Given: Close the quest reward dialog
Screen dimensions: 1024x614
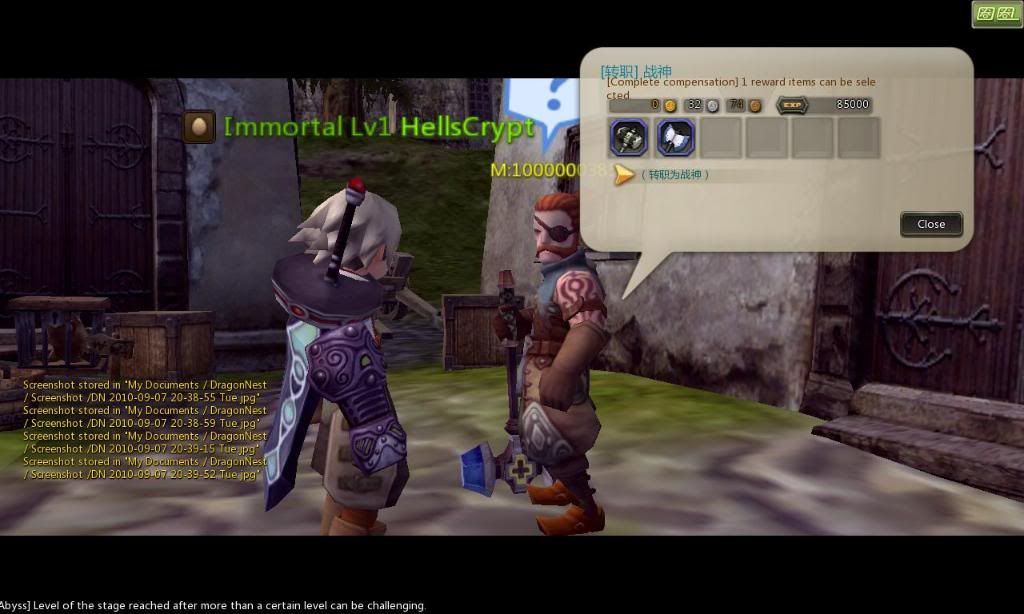Looking at the screenshot, I should tap(930, 224).
